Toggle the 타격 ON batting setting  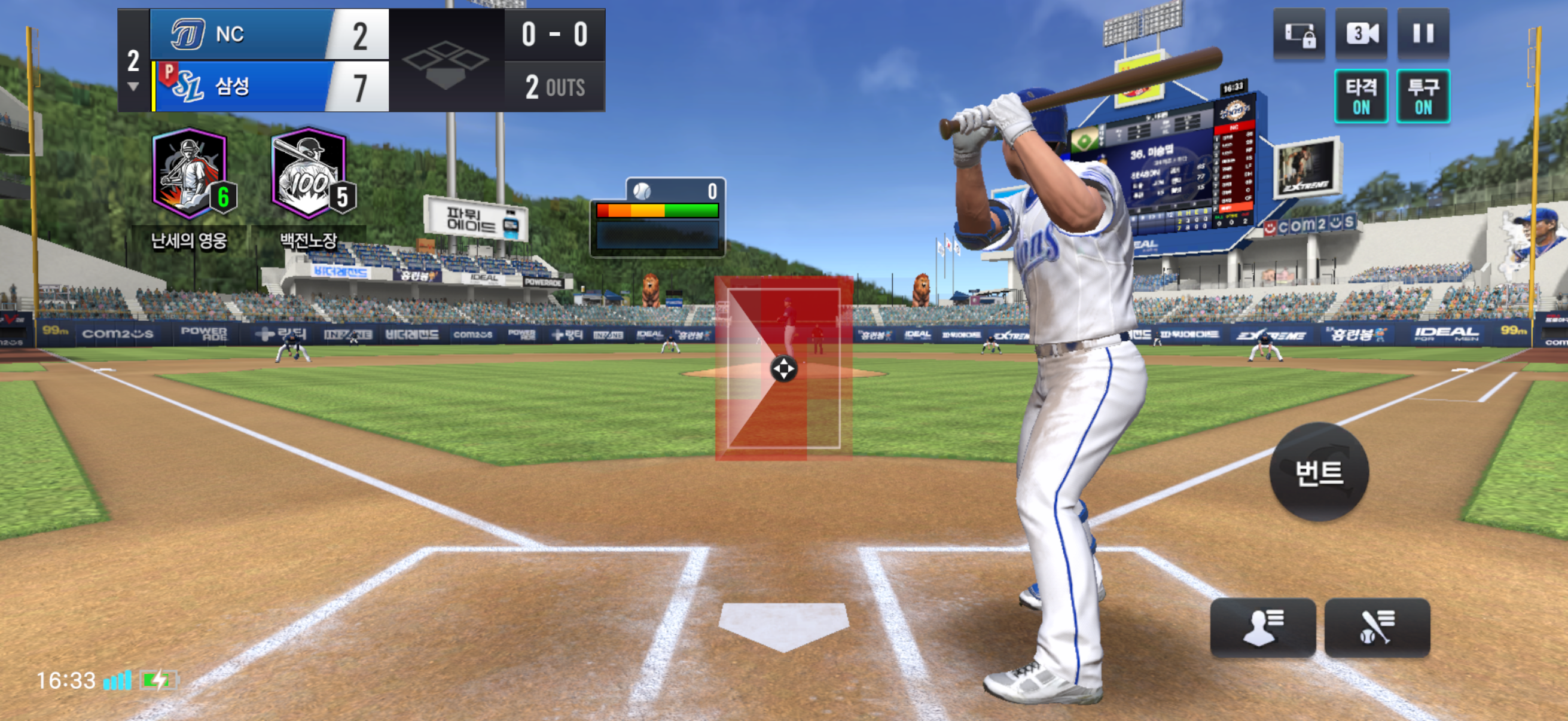click(x=1361, y=96)
